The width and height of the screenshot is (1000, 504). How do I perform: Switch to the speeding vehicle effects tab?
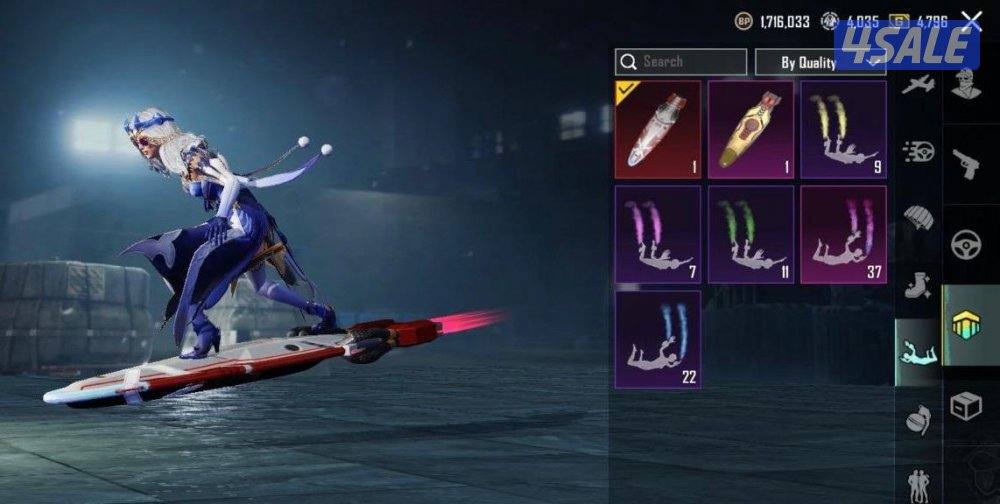tap(918, 151)
